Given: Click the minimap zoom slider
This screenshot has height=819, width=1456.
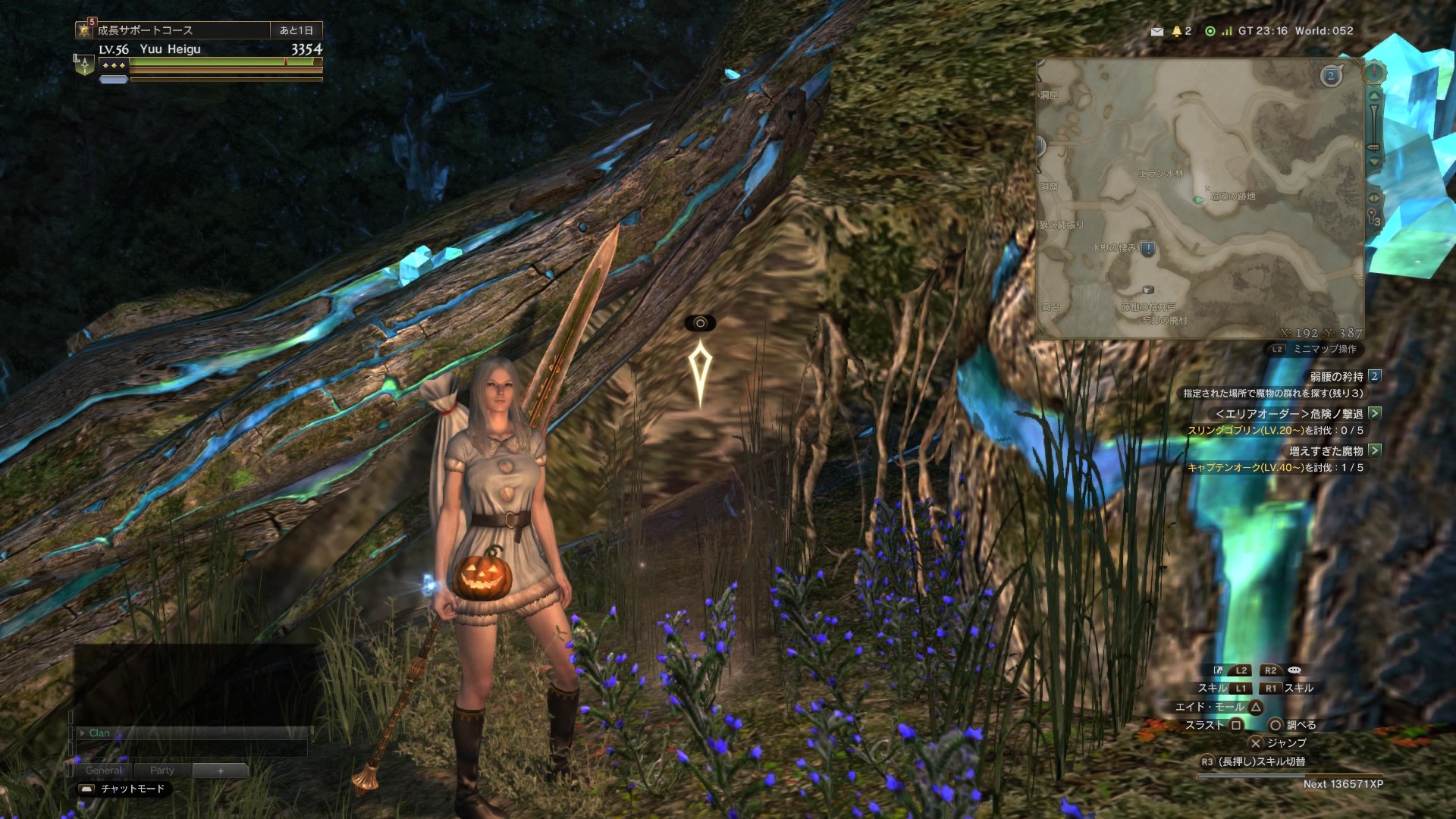Looking at the screenshot, I should point(1373,129).
